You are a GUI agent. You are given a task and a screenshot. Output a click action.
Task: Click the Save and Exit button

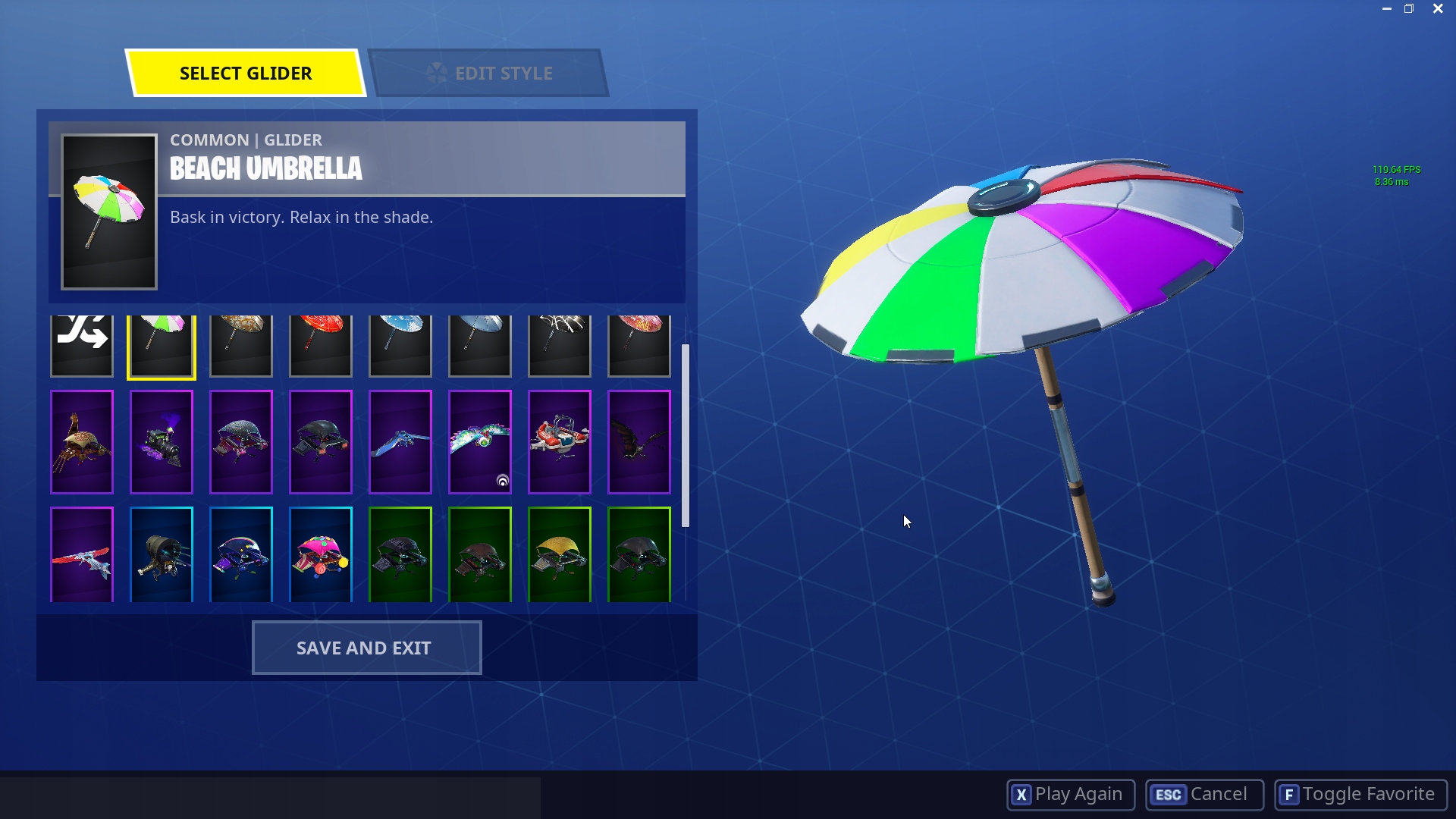[x=366, y=648]
